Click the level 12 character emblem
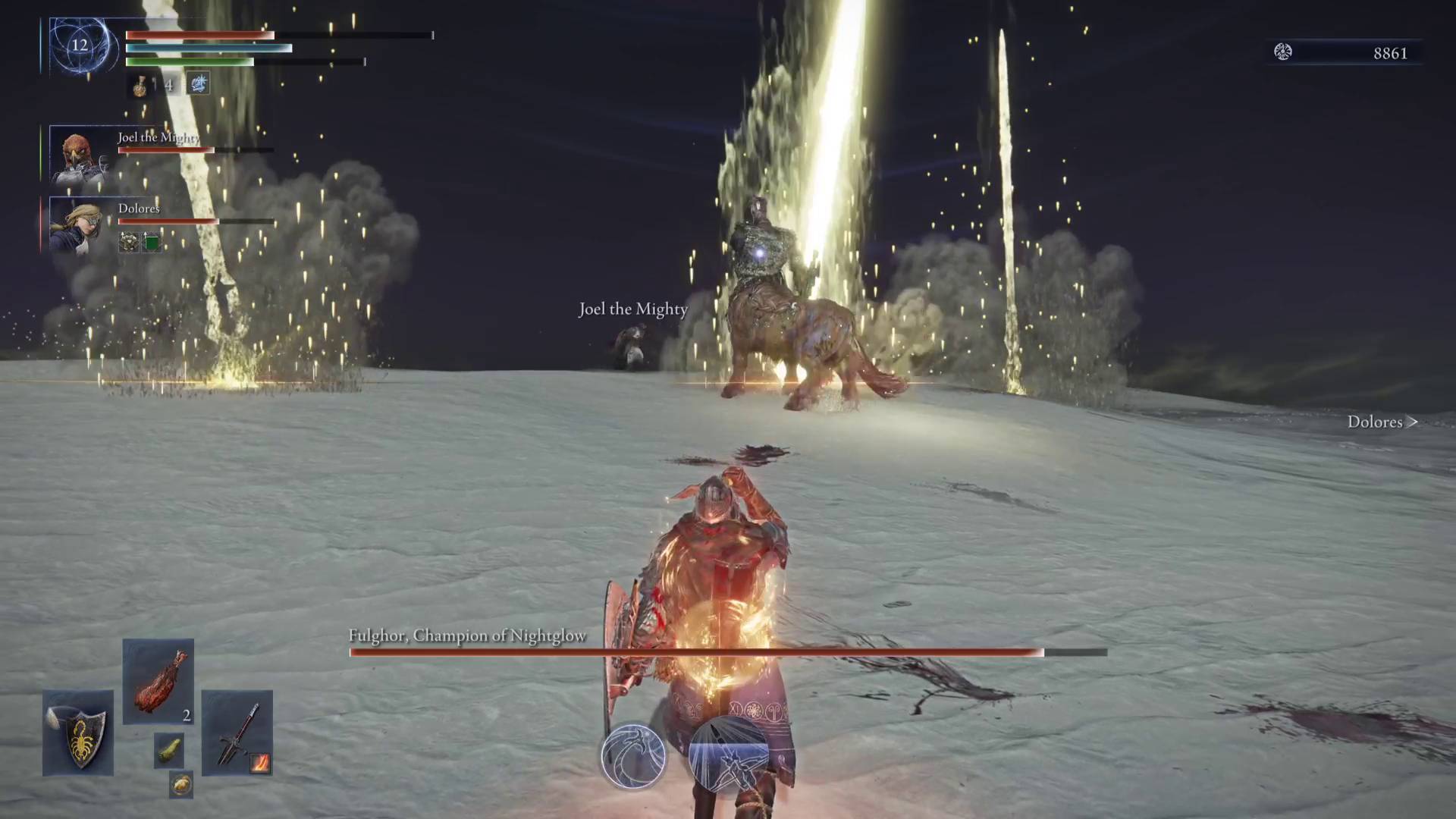The width and height of the screenshot is (1456, 819). tap(80, 45)
